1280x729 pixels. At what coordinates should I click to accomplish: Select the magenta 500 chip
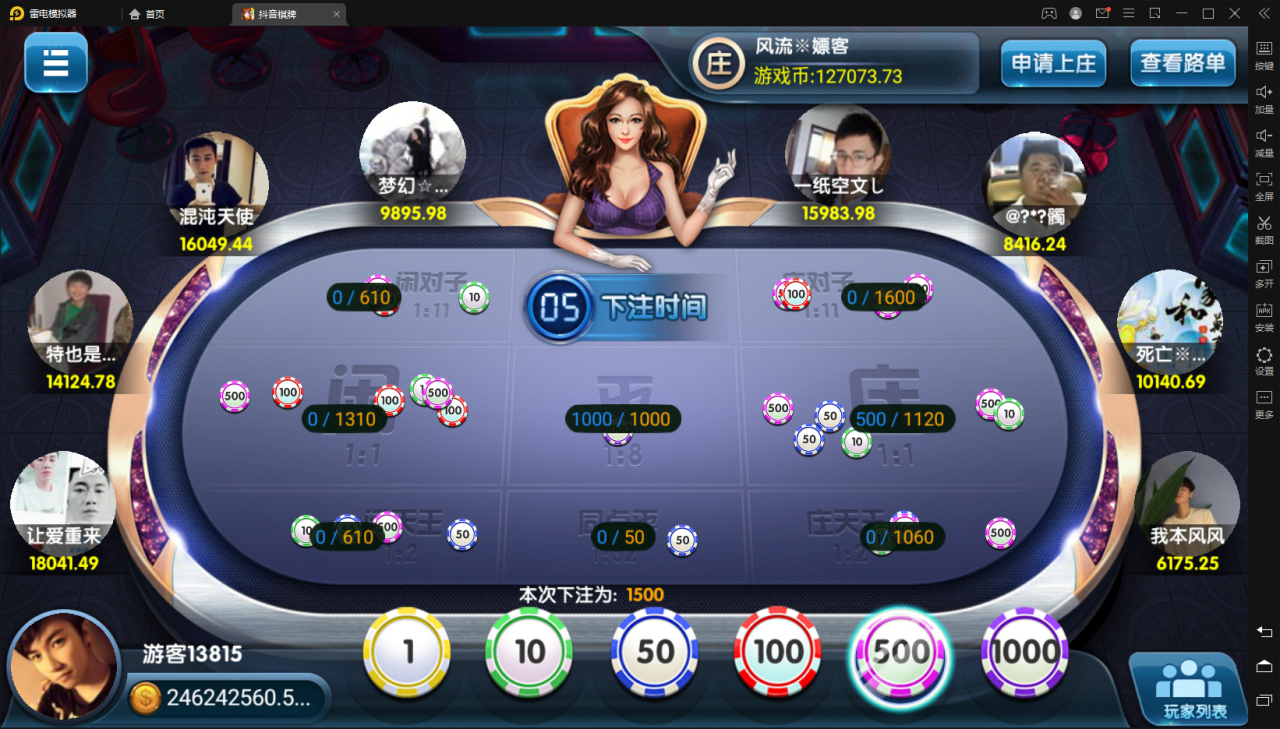click(x=901, y=652)
